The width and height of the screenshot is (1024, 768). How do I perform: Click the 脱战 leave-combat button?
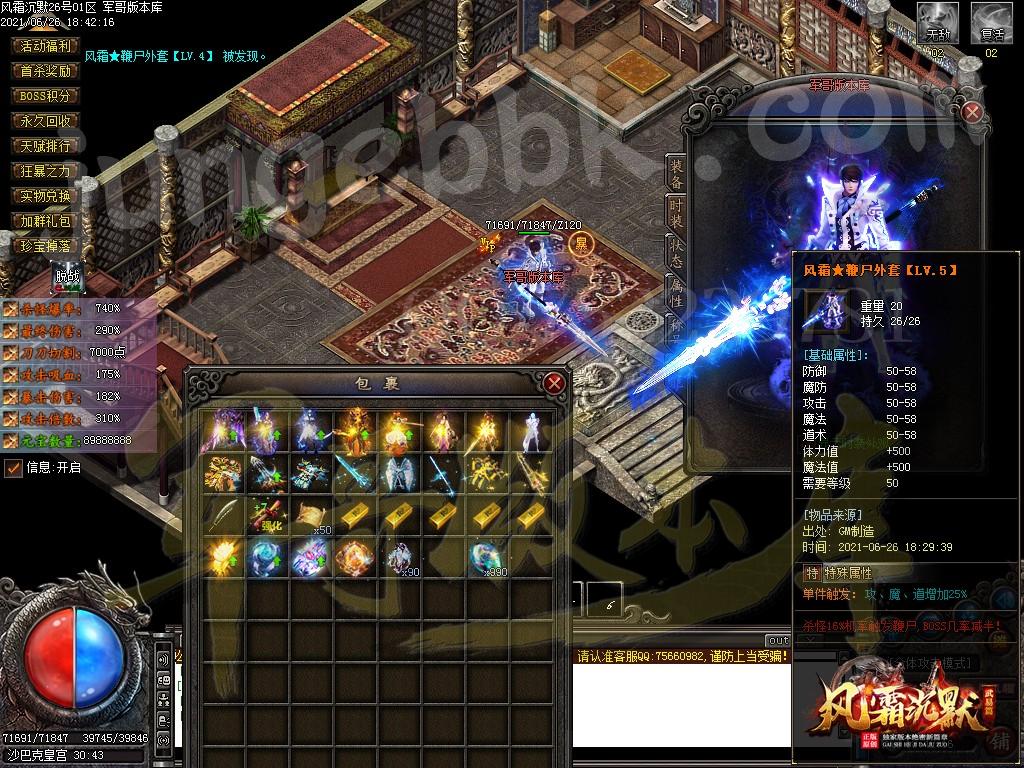pos(67,276)
